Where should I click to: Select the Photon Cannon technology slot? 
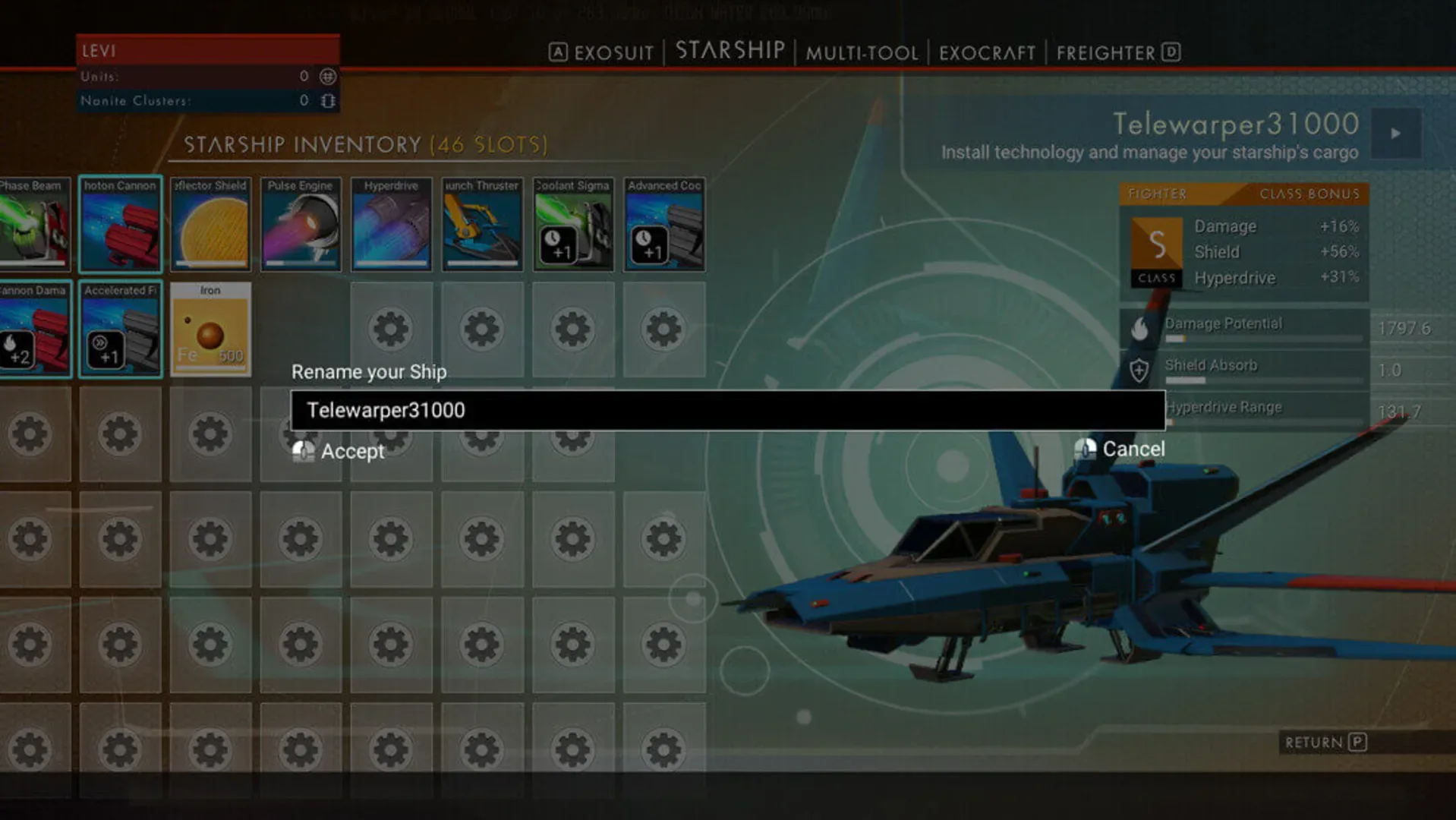click(x=120, y=225)
